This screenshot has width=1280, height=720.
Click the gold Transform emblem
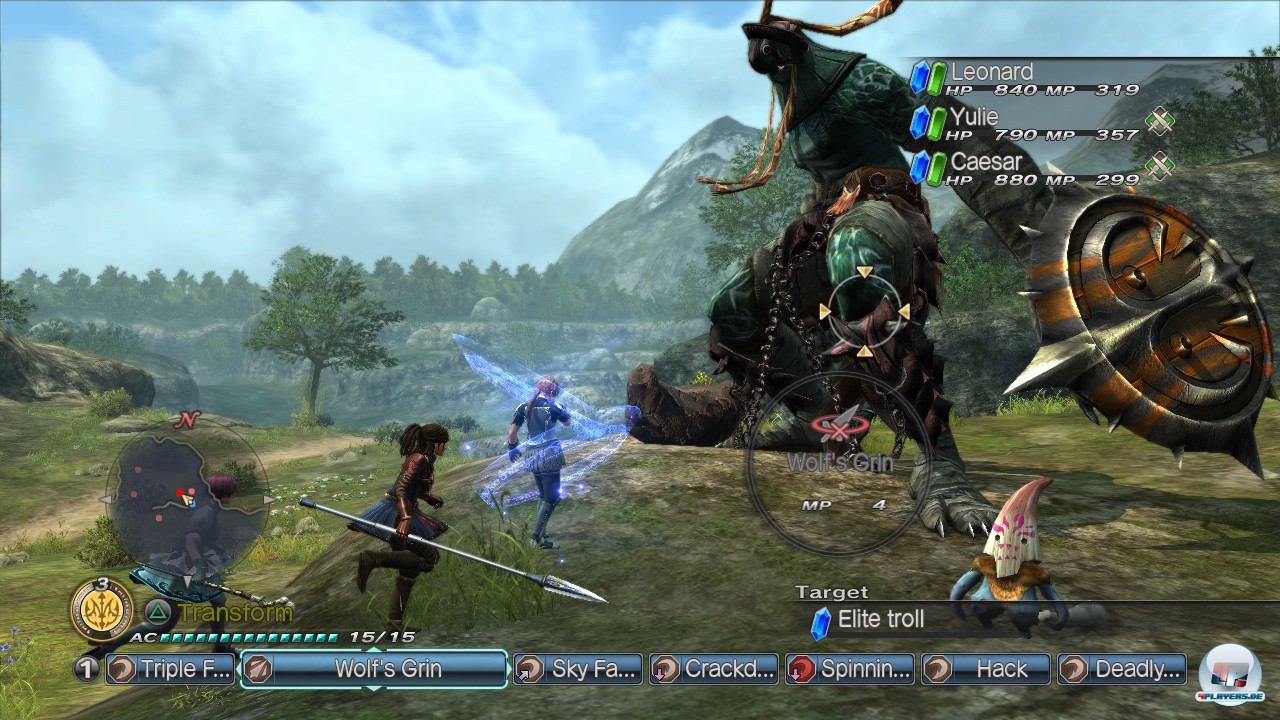[102, 607]
